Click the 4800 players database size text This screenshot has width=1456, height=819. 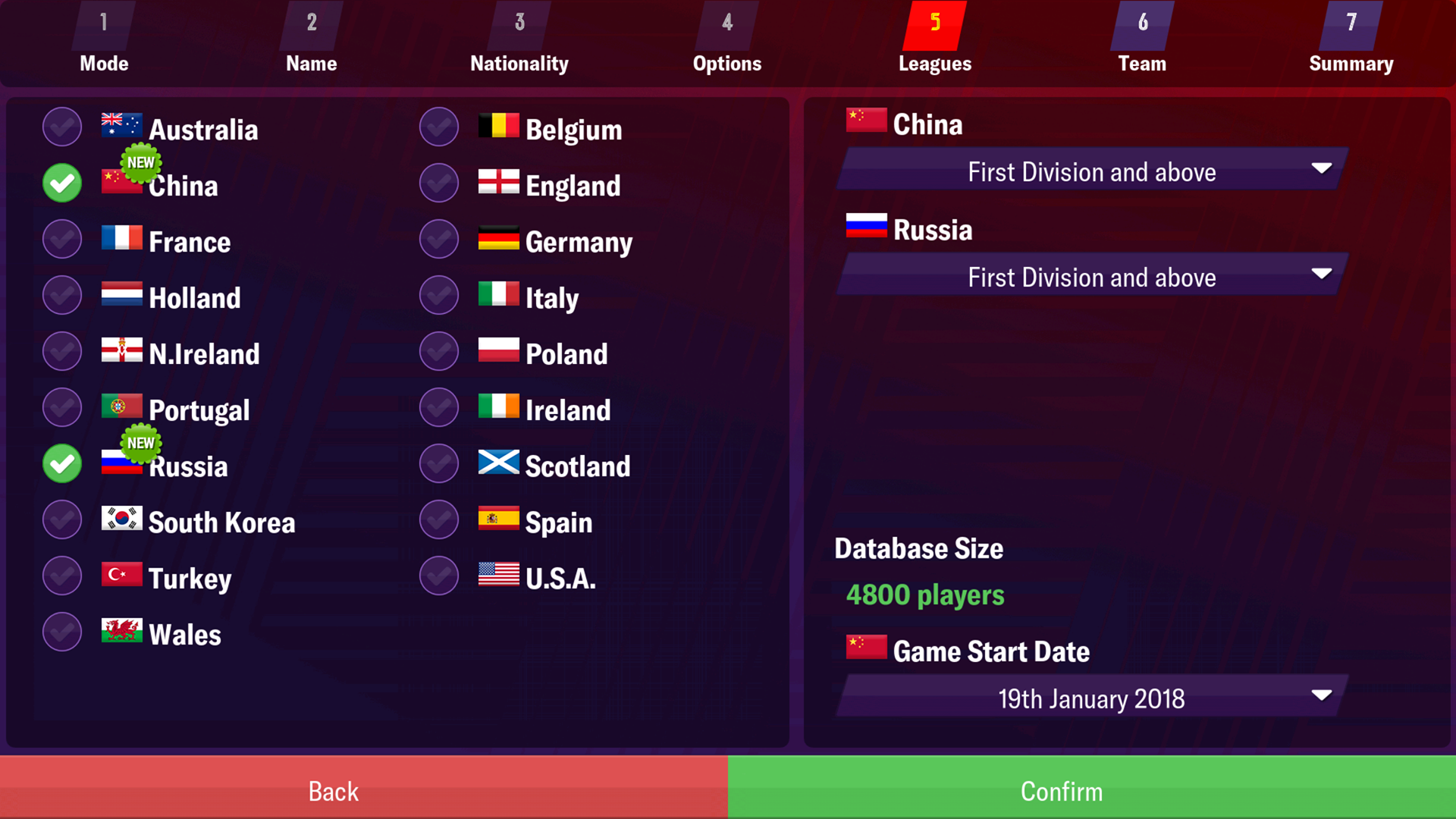[925, 595]
